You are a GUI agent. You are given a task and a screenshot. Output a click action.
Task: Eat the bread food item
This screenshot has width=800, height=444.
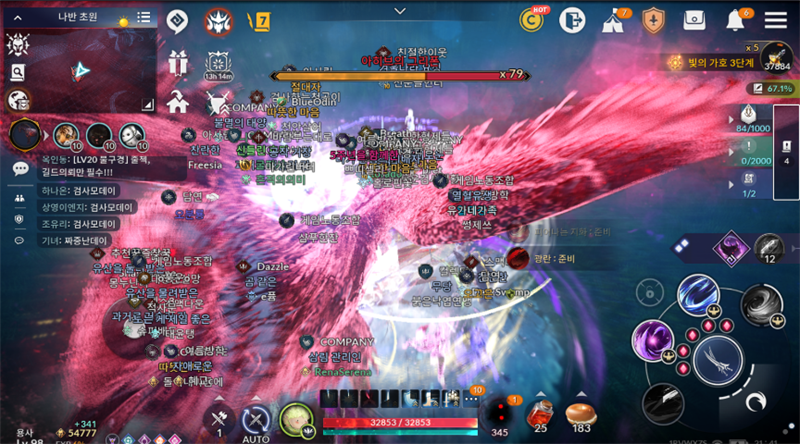pos(580,414)
